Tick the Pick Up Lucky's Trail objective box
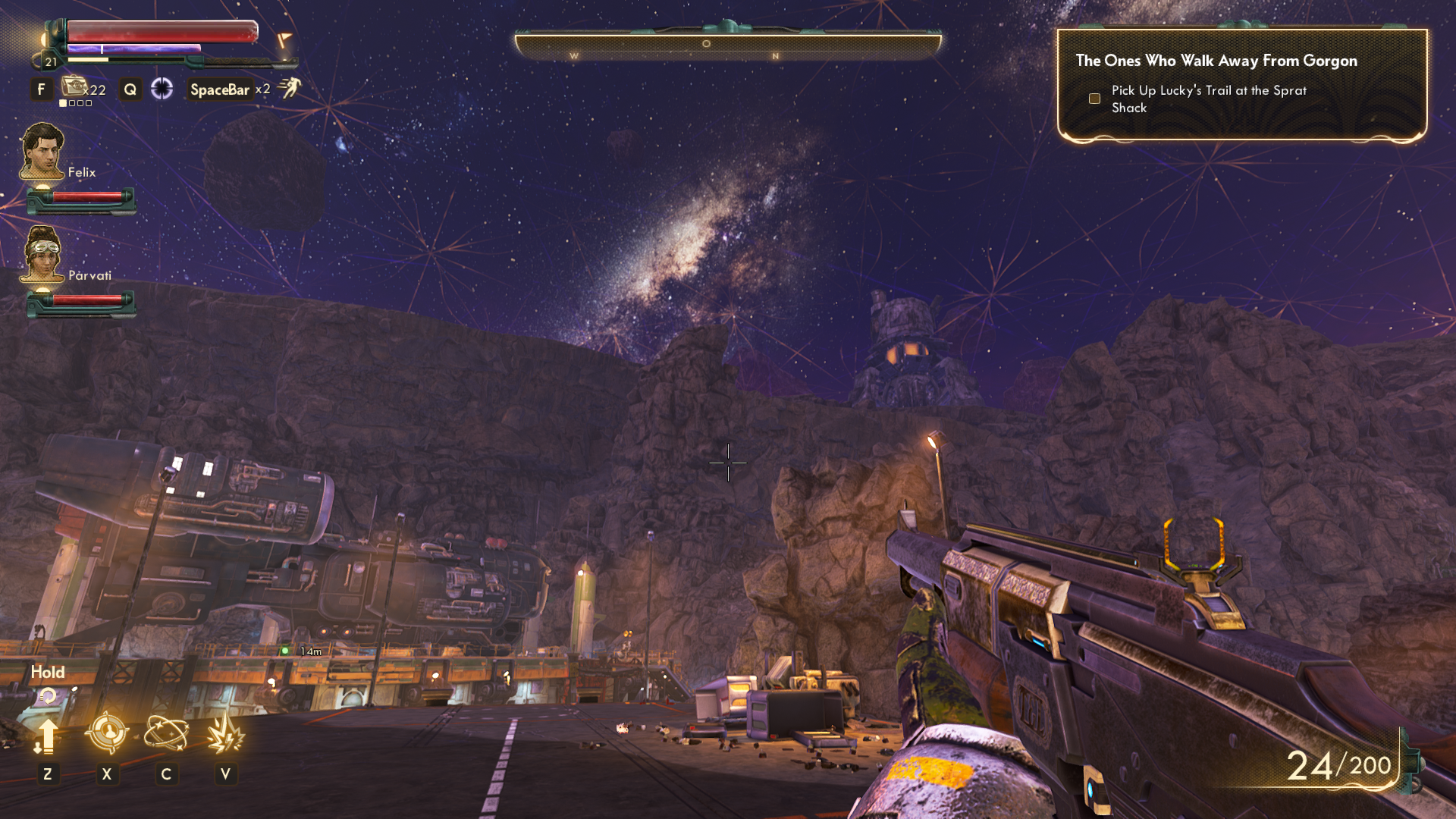1456x819 pixels. coord(1094,99)
